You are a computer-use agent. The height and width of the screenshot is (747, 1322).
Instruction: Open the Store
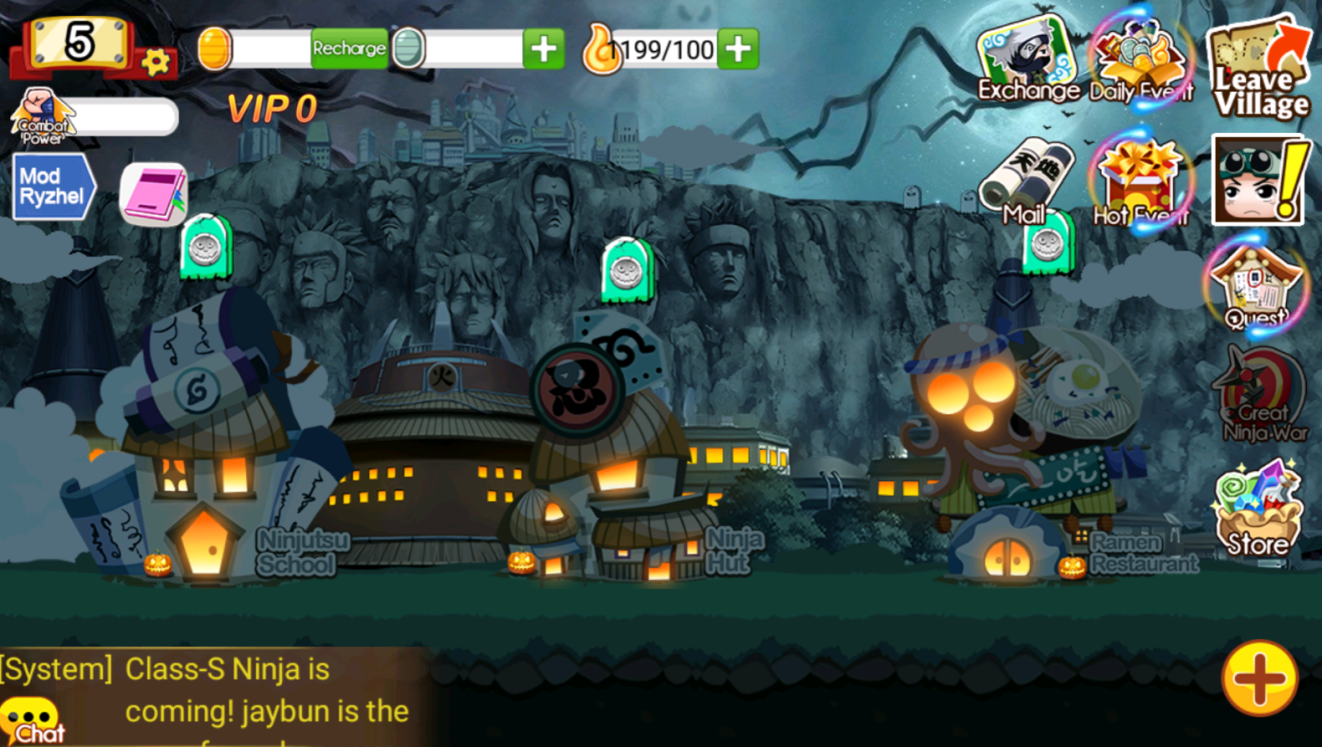(1258, 508)
